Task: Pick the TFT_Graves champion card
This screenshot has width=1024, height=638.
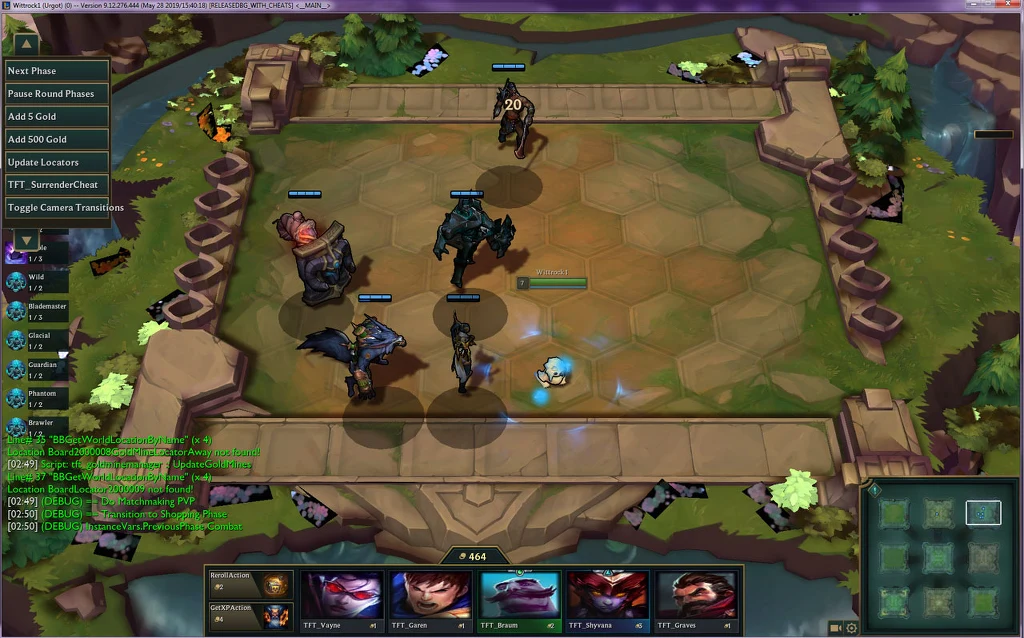Action: pyautogui.click(x=696, y=600)
